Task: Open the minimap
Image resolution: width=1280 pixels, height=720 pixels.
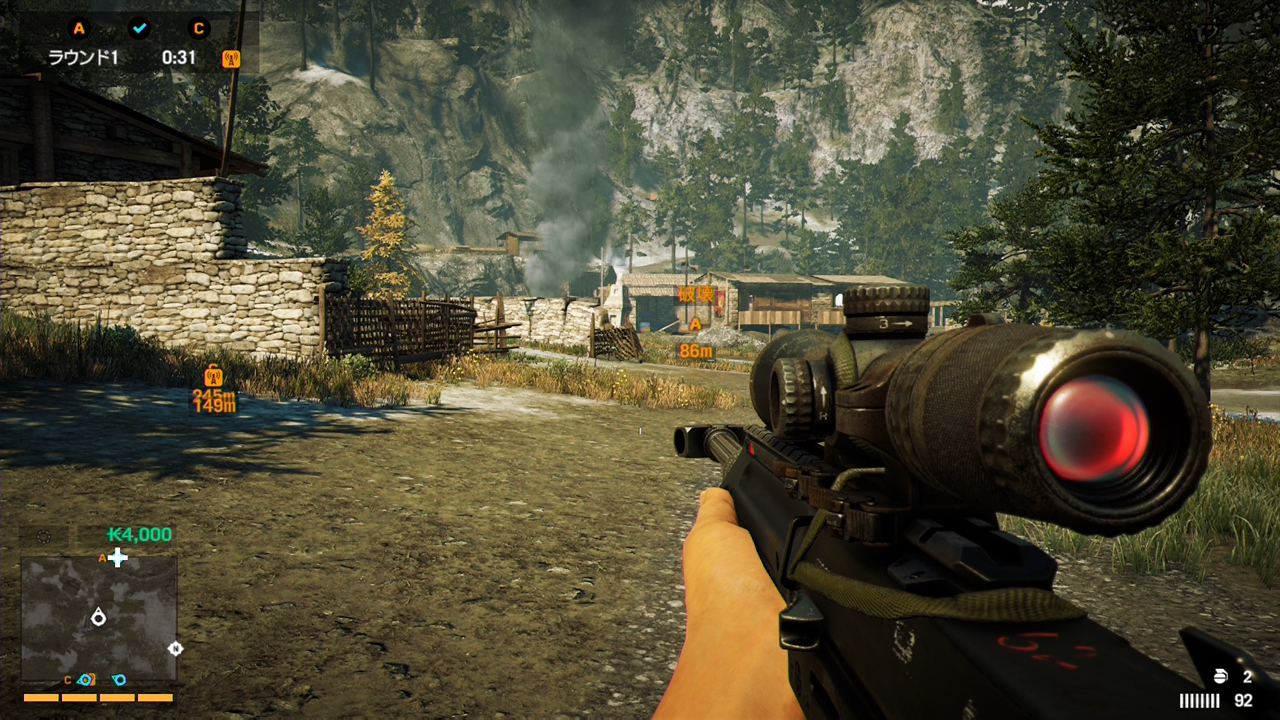Action: pos(99,619)
